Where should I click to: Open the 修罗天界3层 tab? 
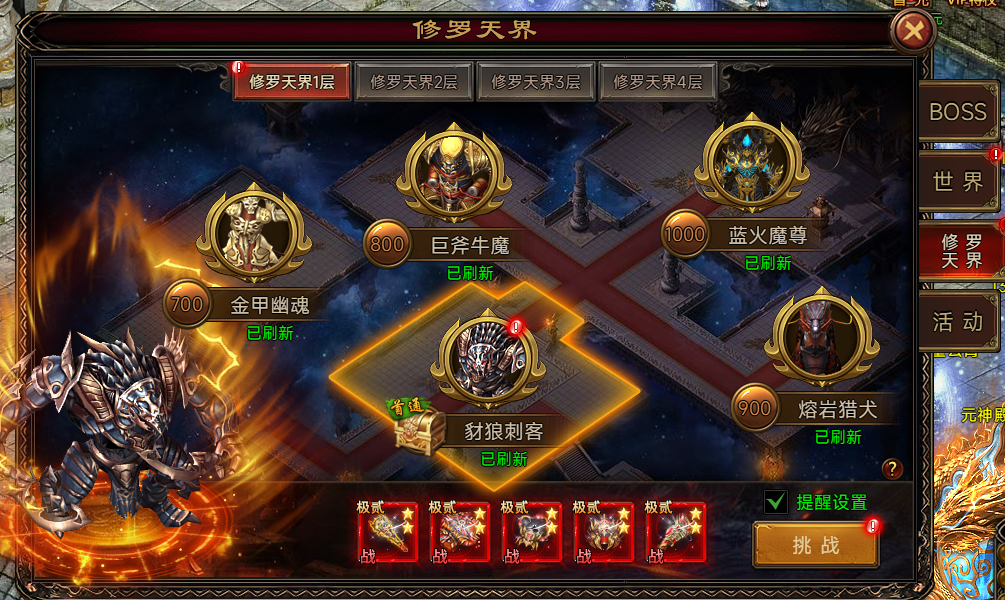coord(535,82)
